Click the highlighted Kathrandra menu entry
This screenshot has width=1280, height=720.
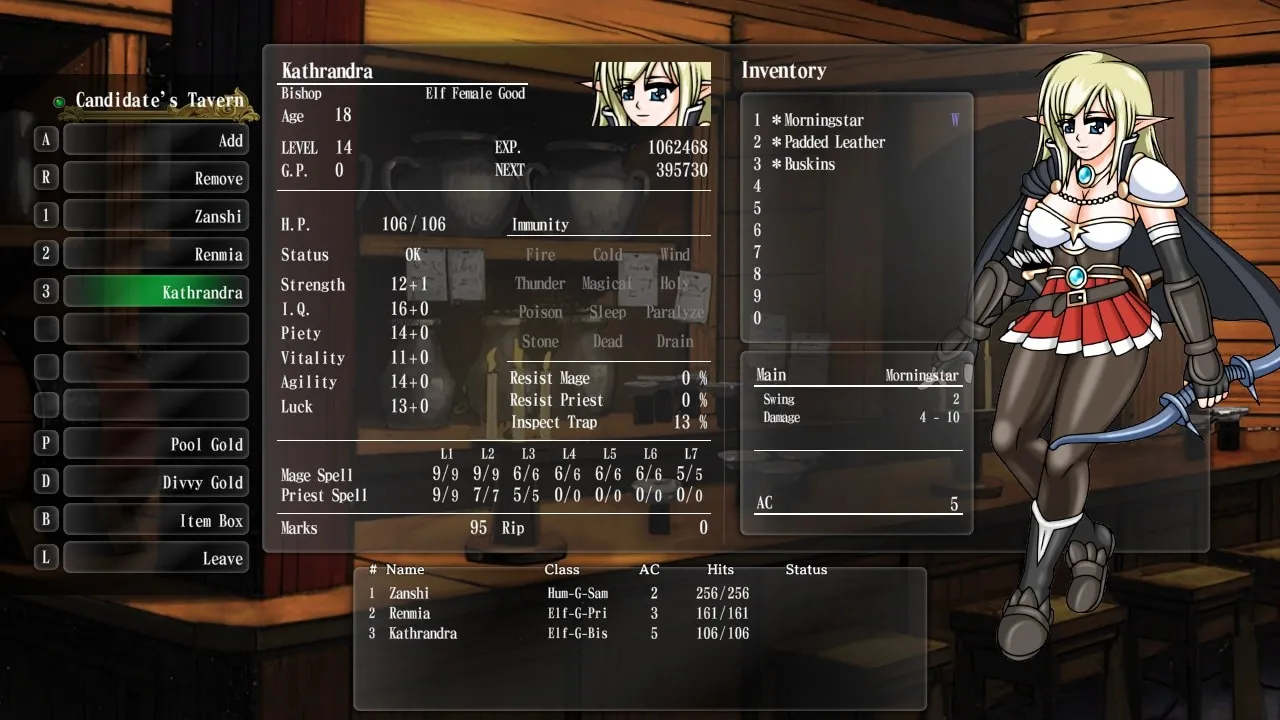pyautogui.click(x=156, y=292)
